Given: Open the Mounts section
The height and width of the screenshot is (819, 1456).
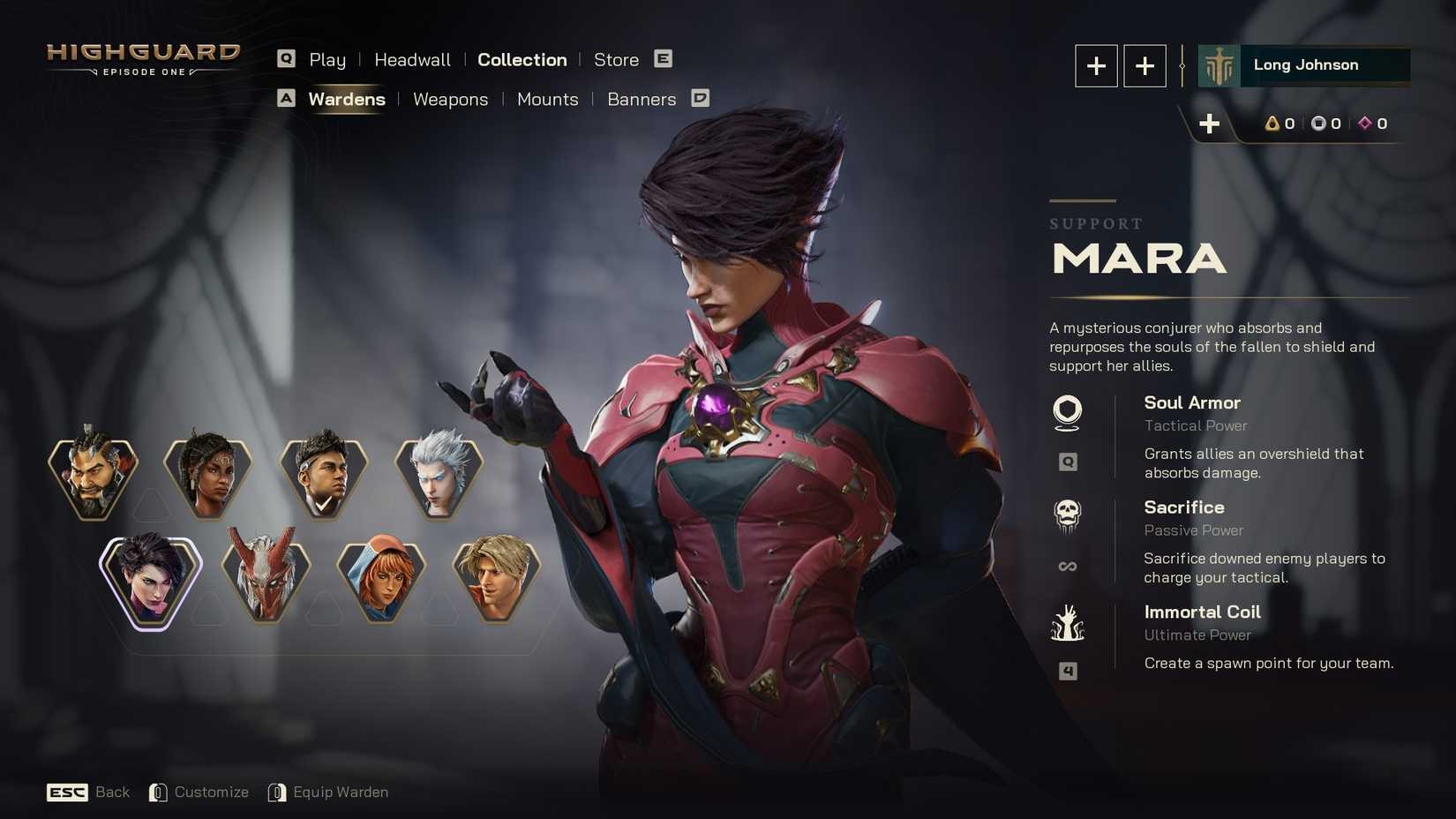Looking at the screenshot, I should pos(547,99).
